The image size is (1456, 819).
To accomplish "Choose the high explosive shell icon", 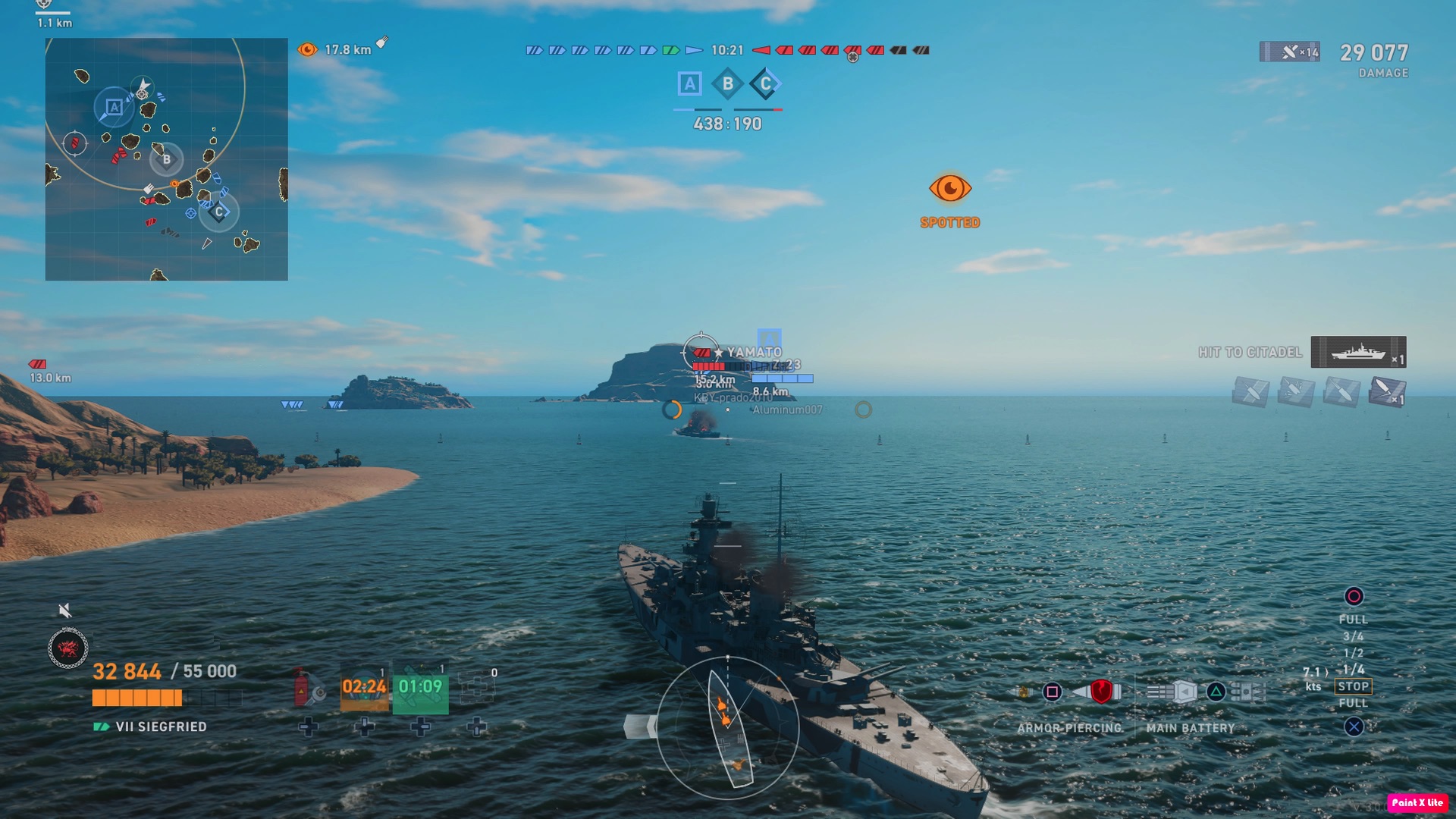I will (1024, 692).
